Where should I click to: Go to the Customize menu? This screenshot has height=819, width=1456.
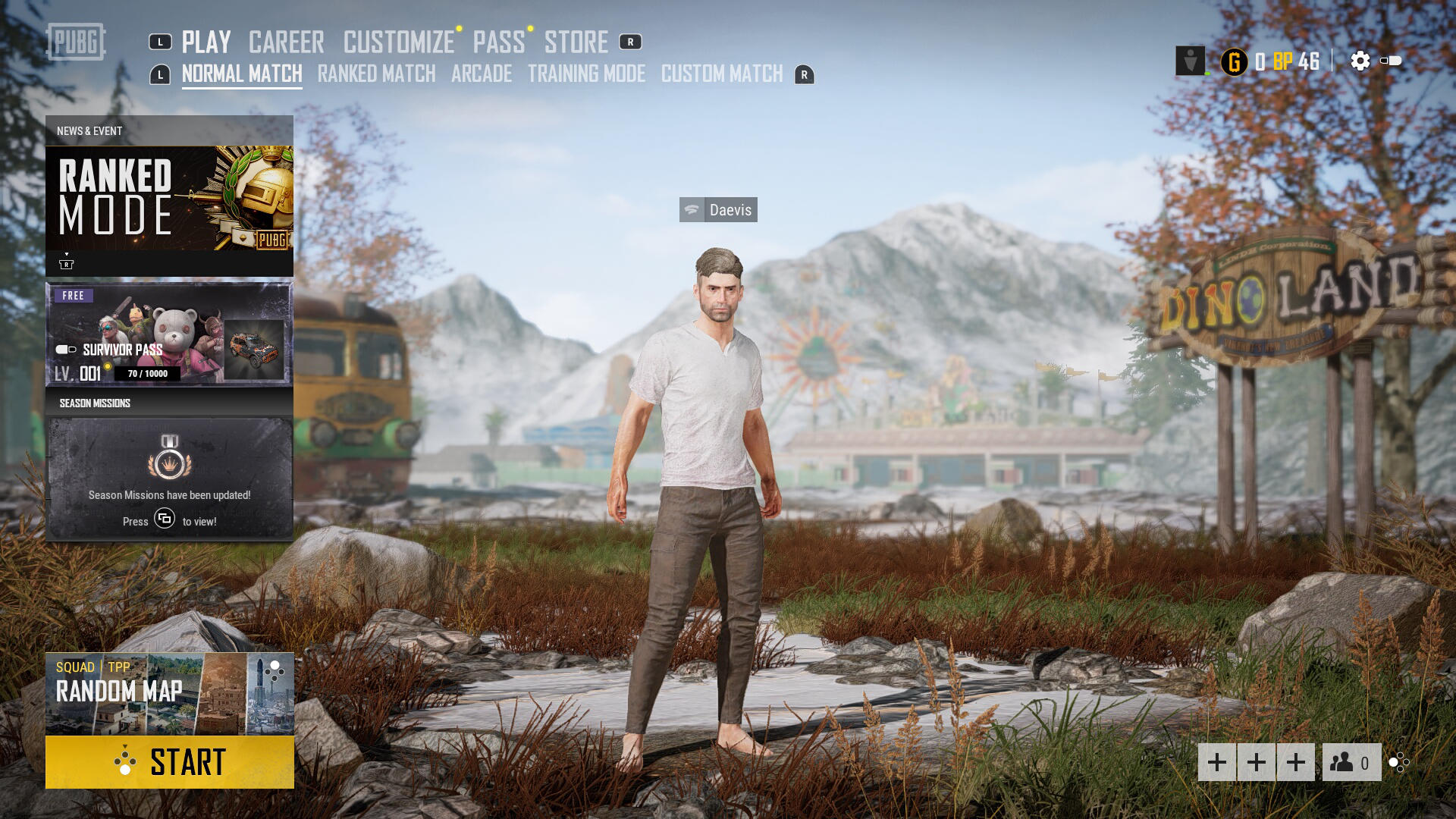click(398, 42)
